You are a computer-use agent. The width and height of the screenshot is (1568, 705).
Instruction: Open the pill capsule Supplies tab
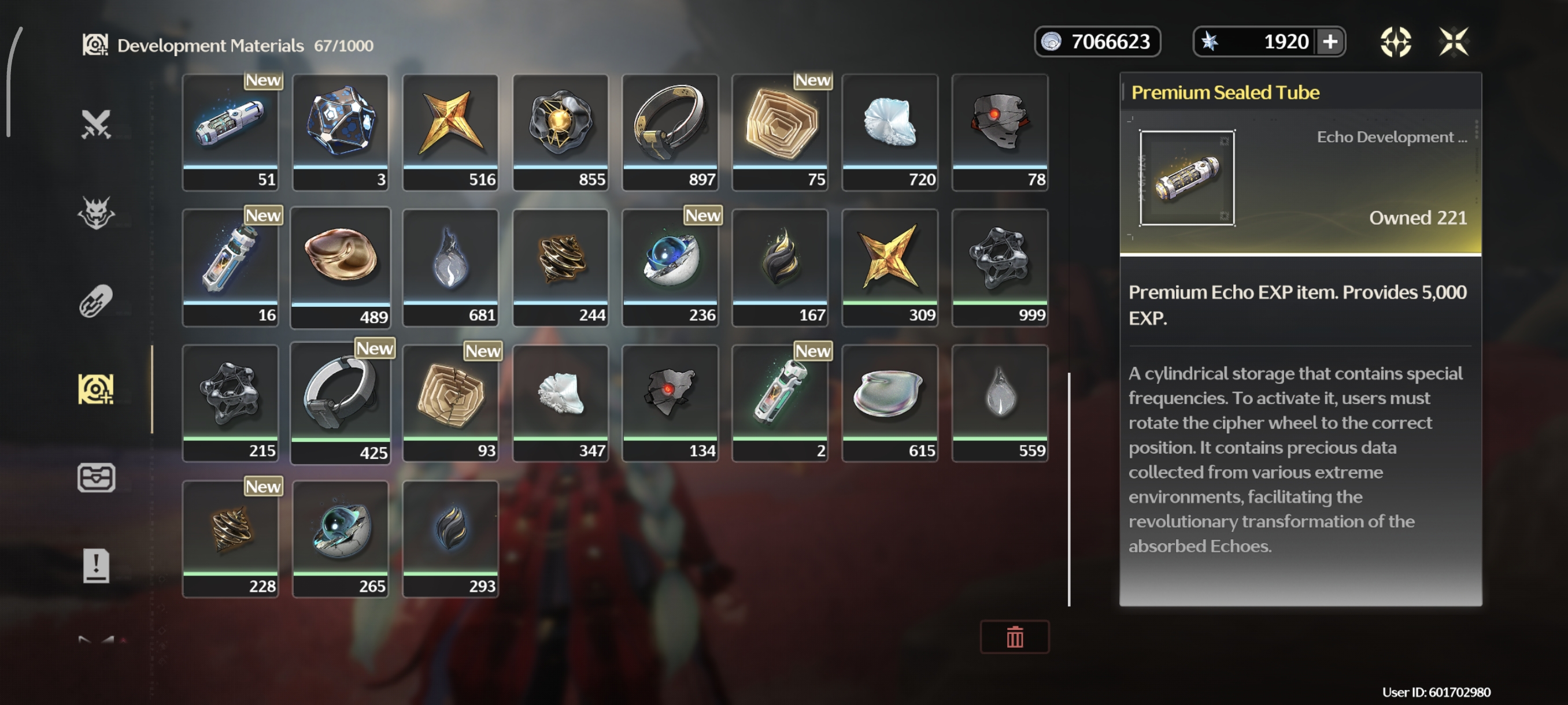pyautogui.click(x=96, y=300)
